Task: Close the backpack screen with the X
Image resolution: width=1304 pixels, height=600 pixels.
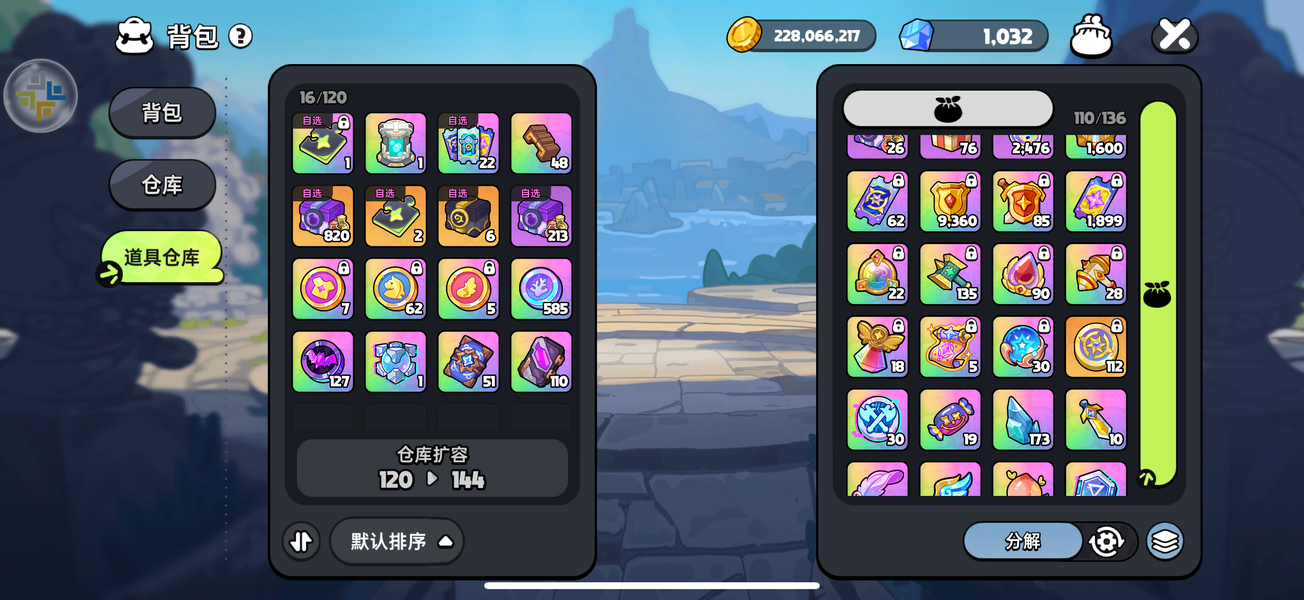Action: (1174, 36)
